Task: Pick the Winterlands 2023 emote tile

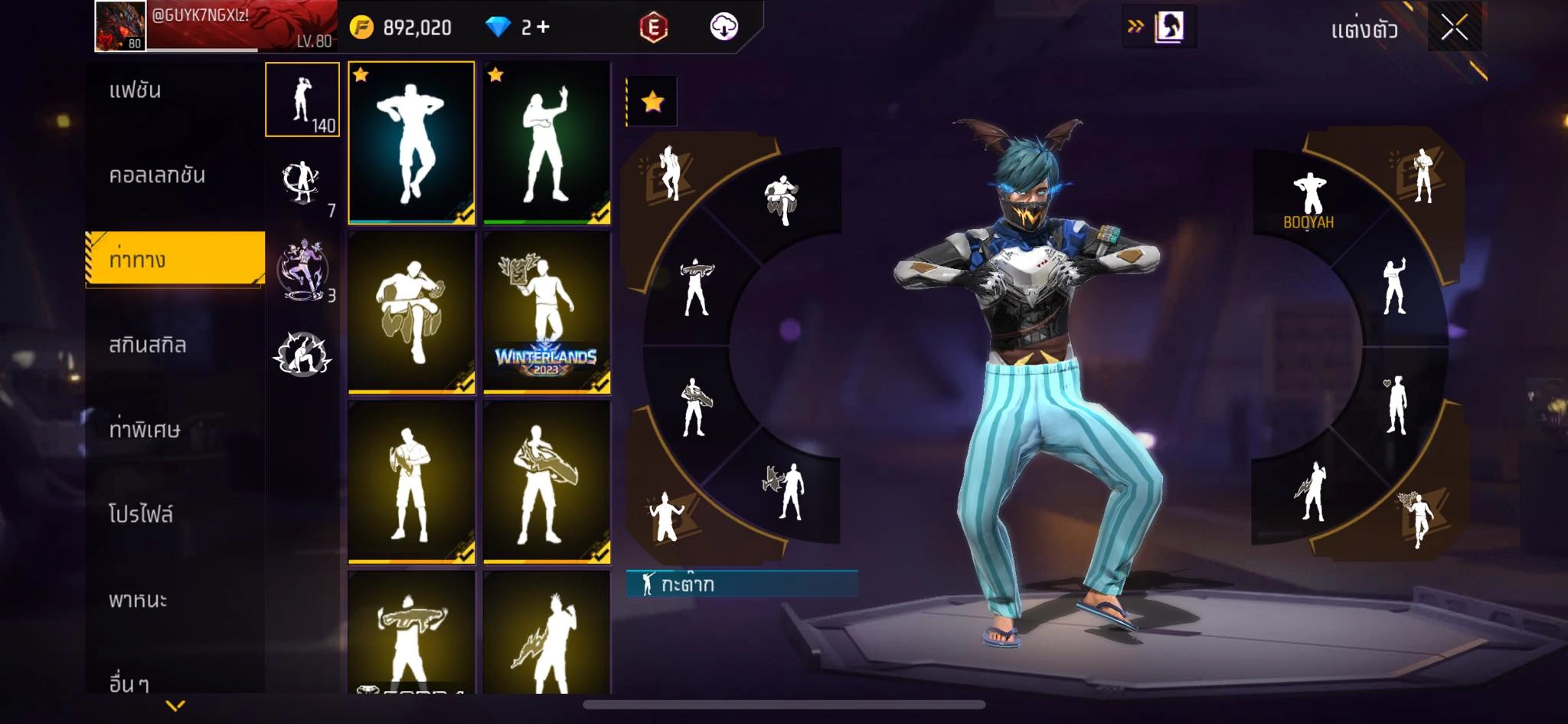Action: click(547, 313)
